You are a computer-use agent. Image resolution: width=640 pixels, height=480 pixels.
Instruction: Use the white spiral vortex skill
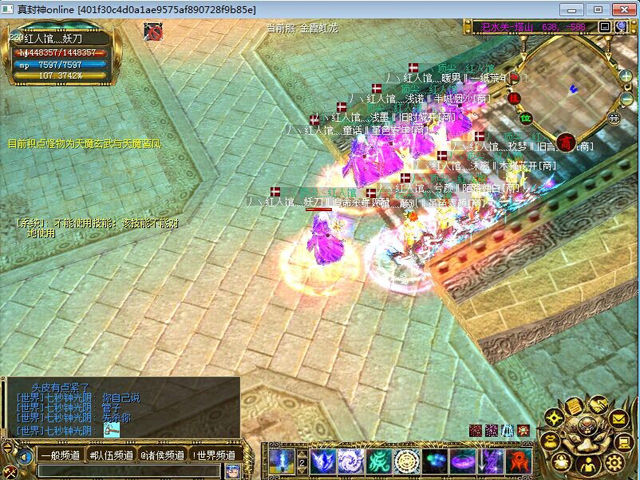coord(350,461)
